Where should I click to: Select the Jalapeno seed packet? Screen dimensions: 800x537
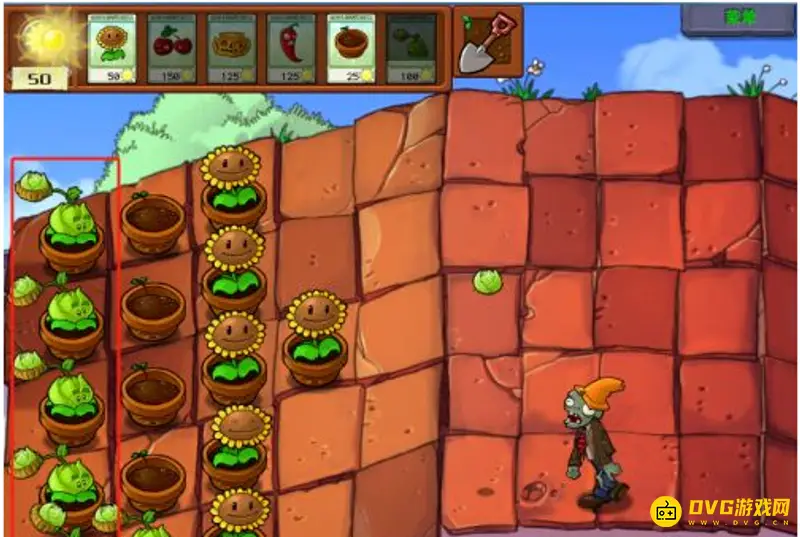[291, 47]
